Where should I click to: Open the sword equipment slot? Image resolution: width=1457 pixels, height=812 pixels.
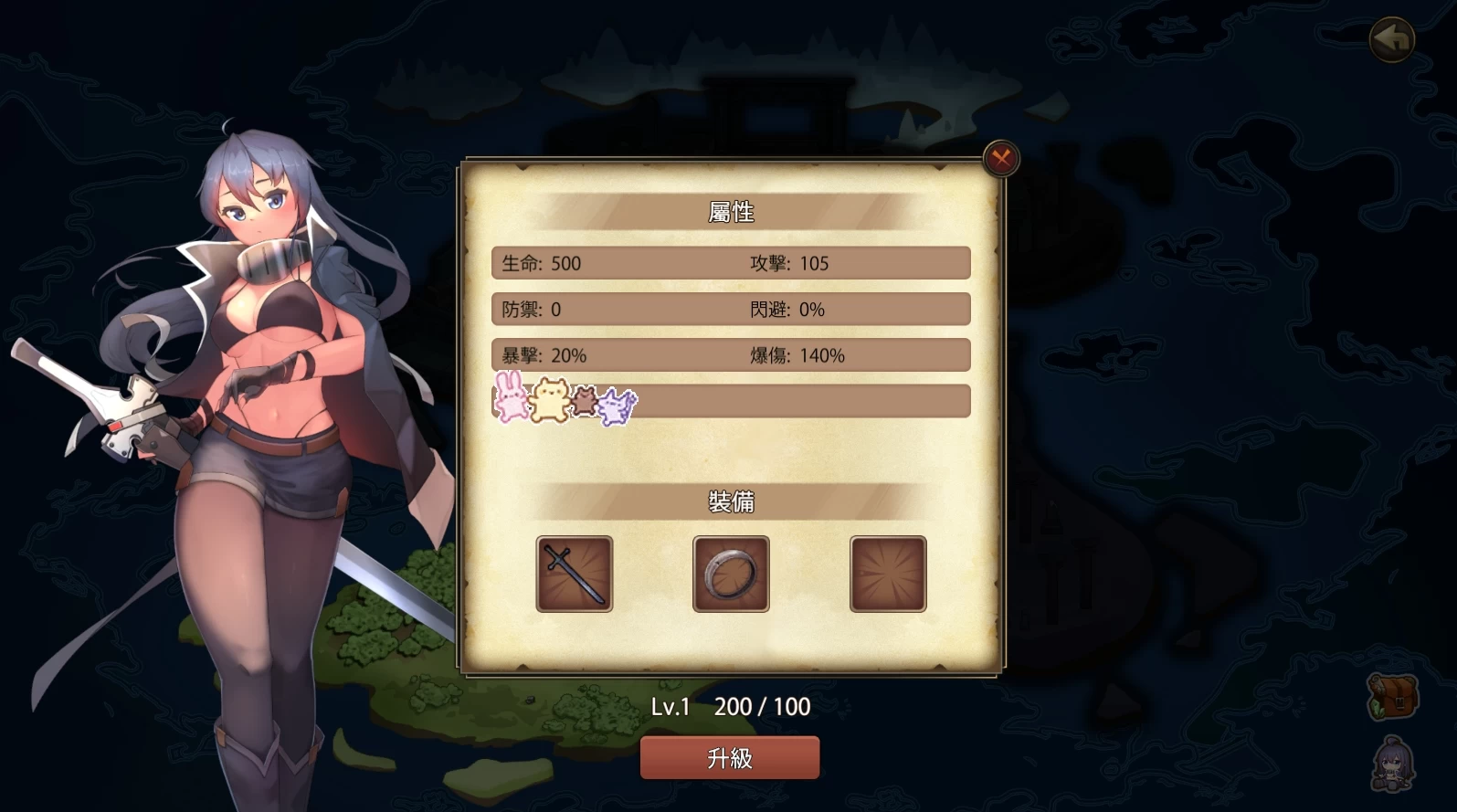coord(574,575)
